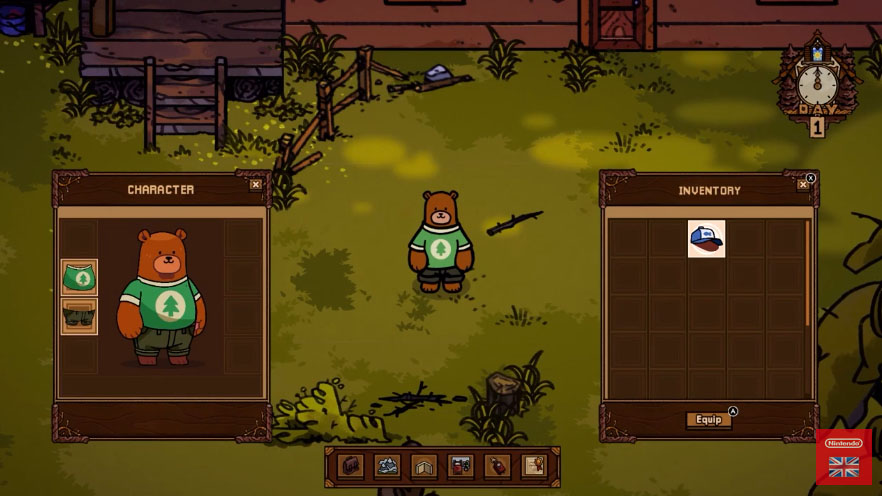This screenshot has height=496, width=882.
Task: Open the open-book journal icon in the toolbar
Action: pos(424,466)
